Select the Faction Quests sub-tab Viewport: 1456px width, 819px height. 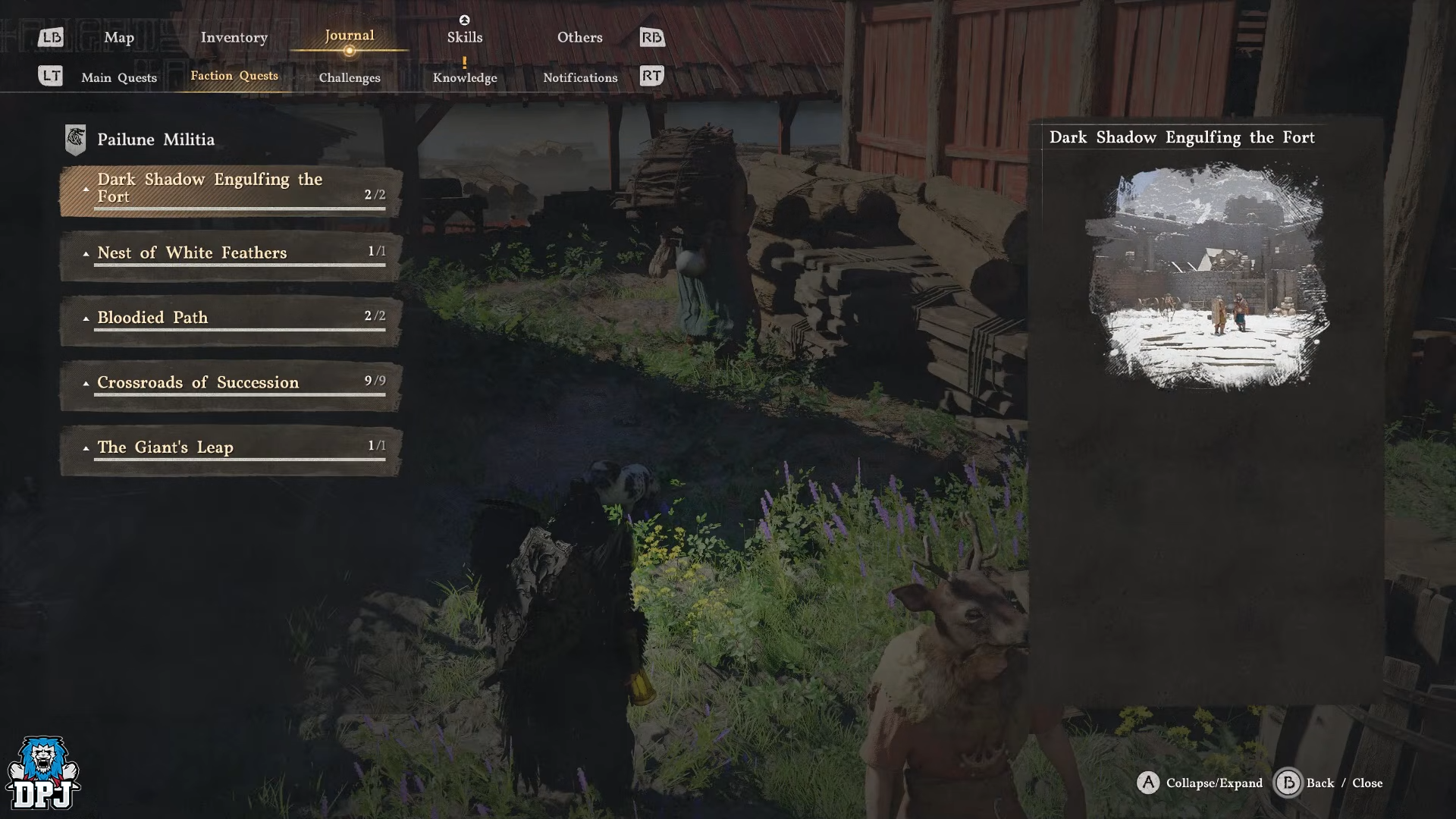[x=234, y=76]
